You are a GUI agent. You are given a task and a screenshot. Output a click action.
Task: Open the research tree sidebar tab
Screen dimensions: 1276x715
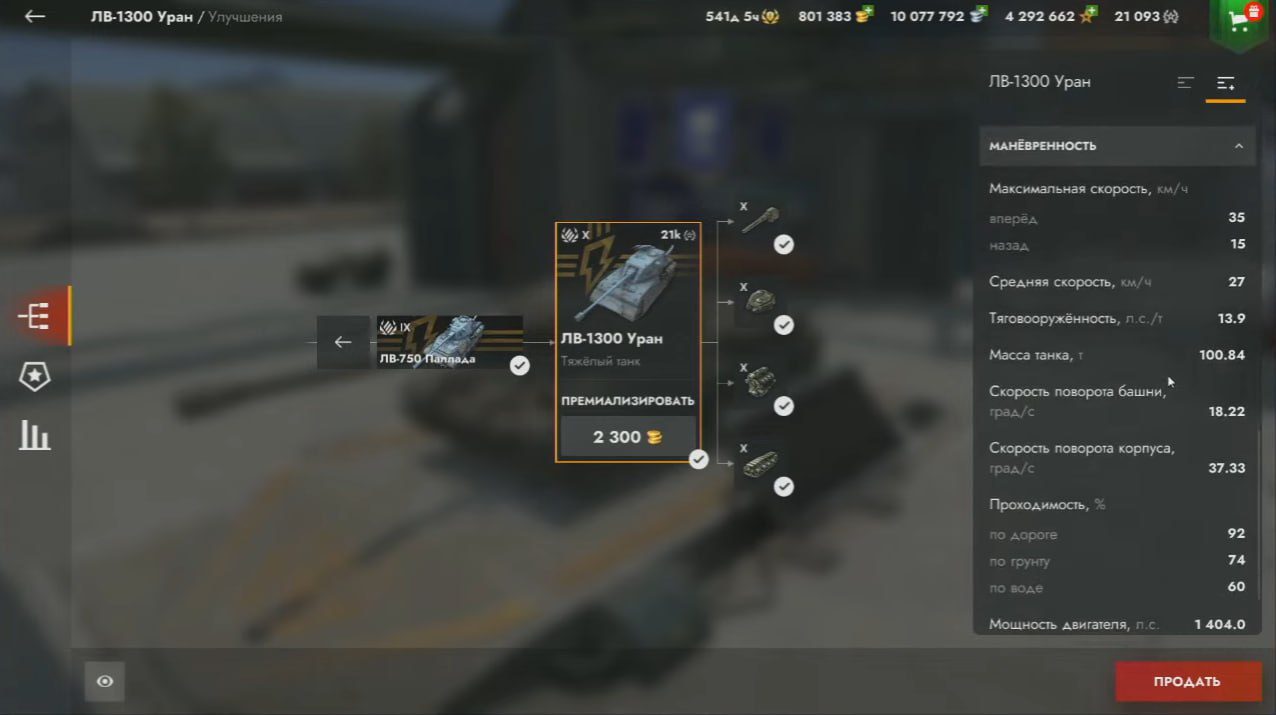tap(34, 316)
